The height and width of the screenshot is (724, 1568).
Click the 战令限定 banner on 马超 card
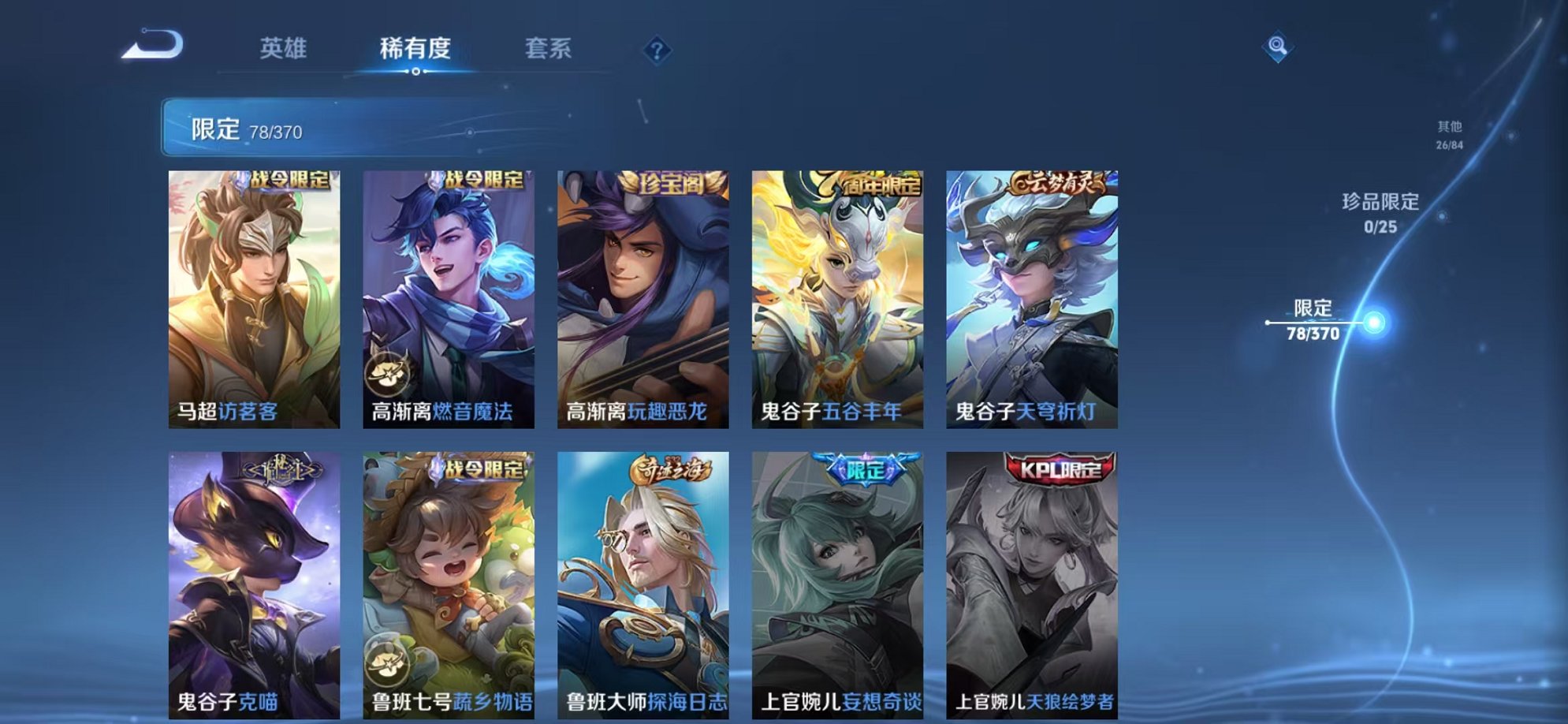point(288,180)
